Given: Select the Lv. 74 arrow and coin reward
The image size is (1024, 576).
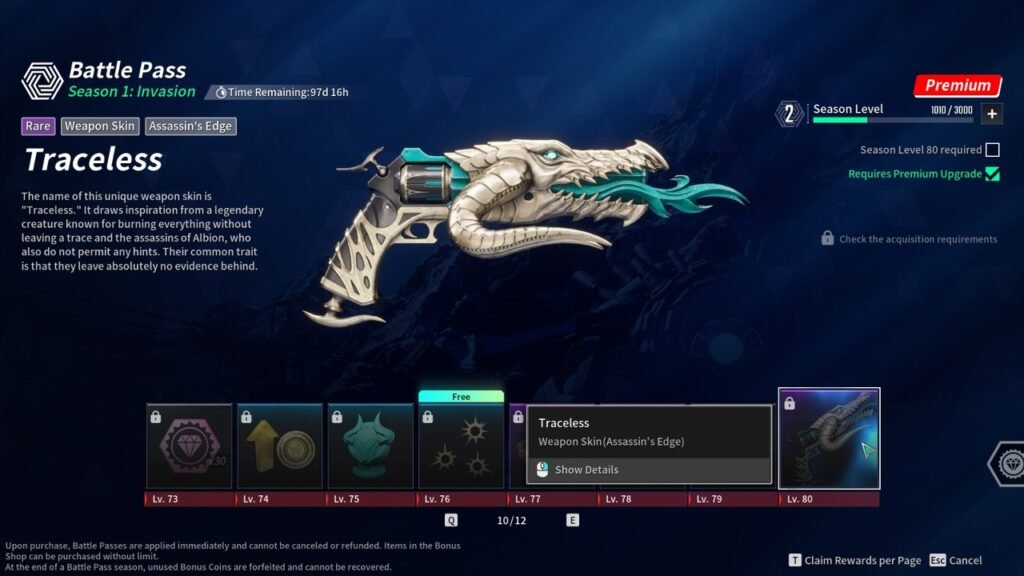Looking at the screenshot, I should (279, 446).
